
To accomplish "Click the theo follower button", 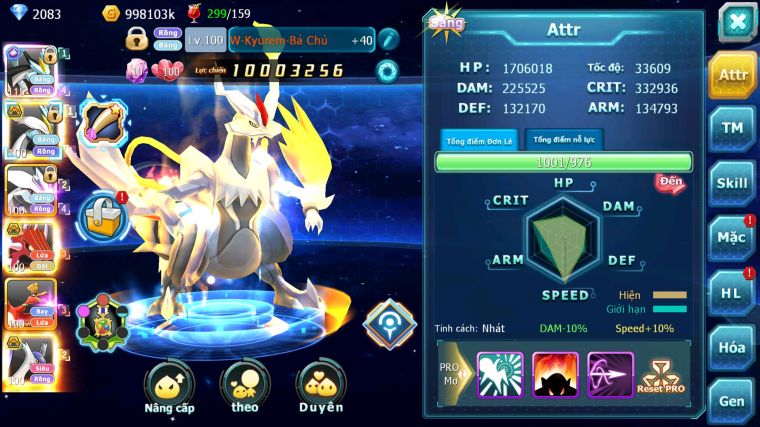I will click(245, 388).
